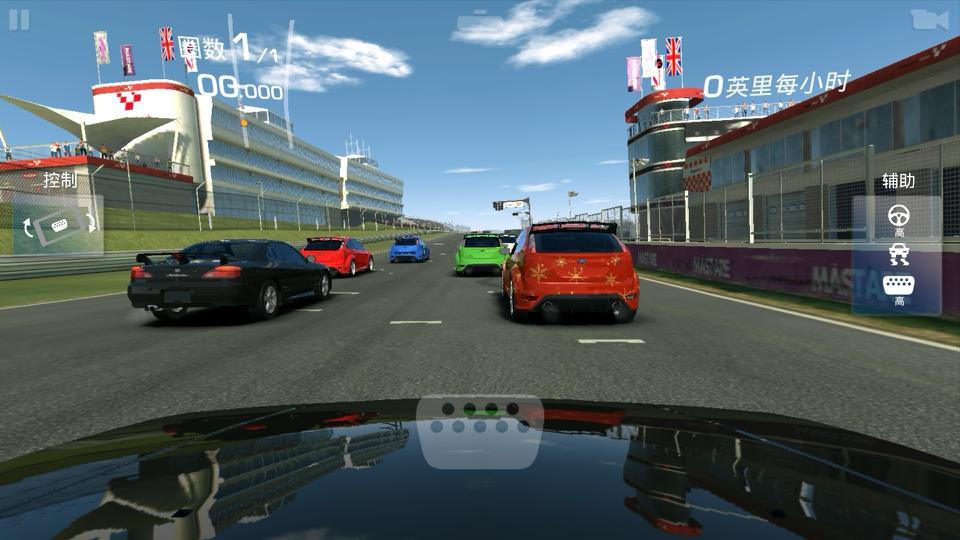Toggle the brake assist pedal icon

click(x=898, y=285)
